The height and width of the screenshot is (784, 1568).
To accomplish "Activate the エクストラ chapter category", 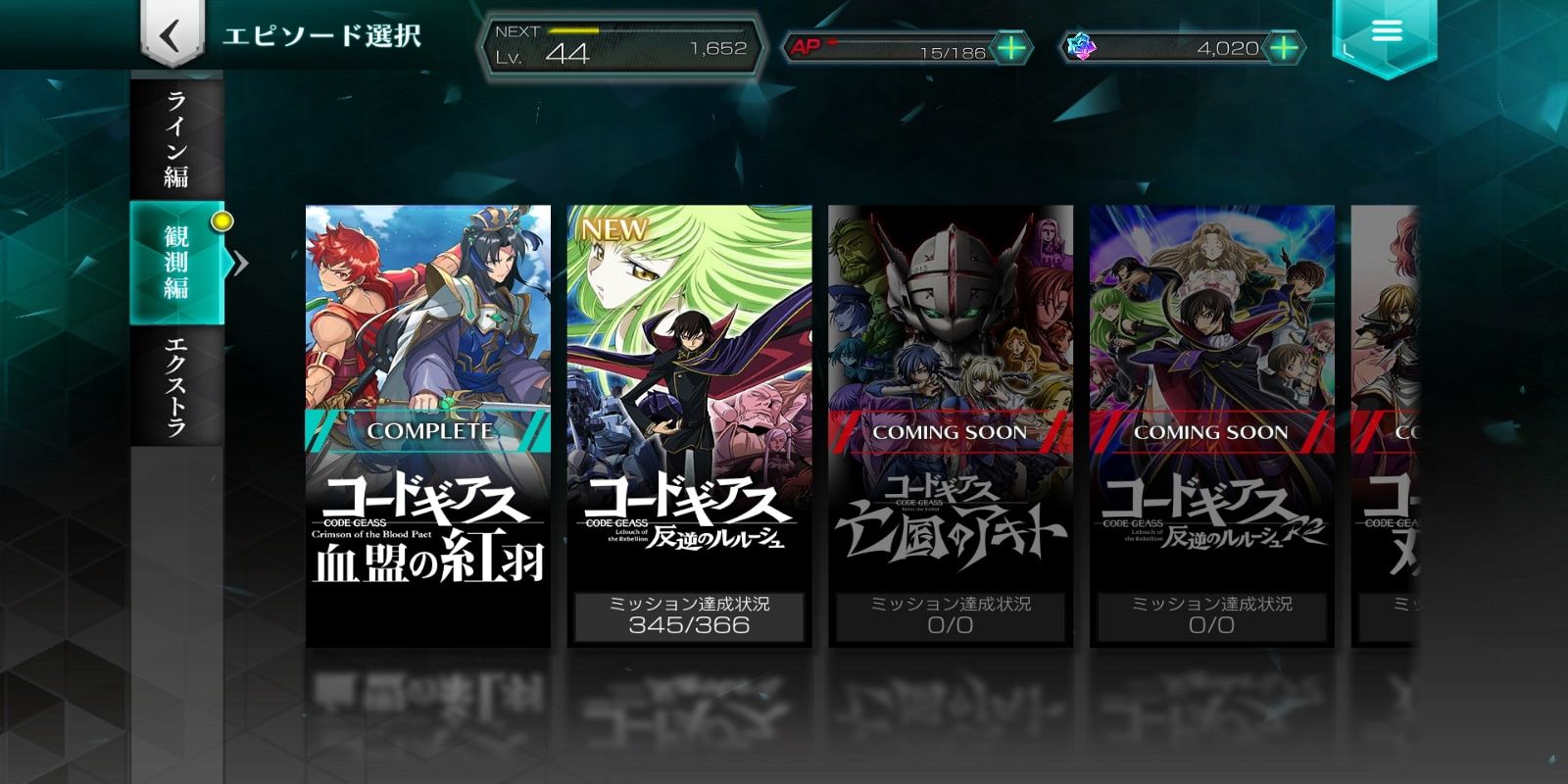I will coord(174,387).
